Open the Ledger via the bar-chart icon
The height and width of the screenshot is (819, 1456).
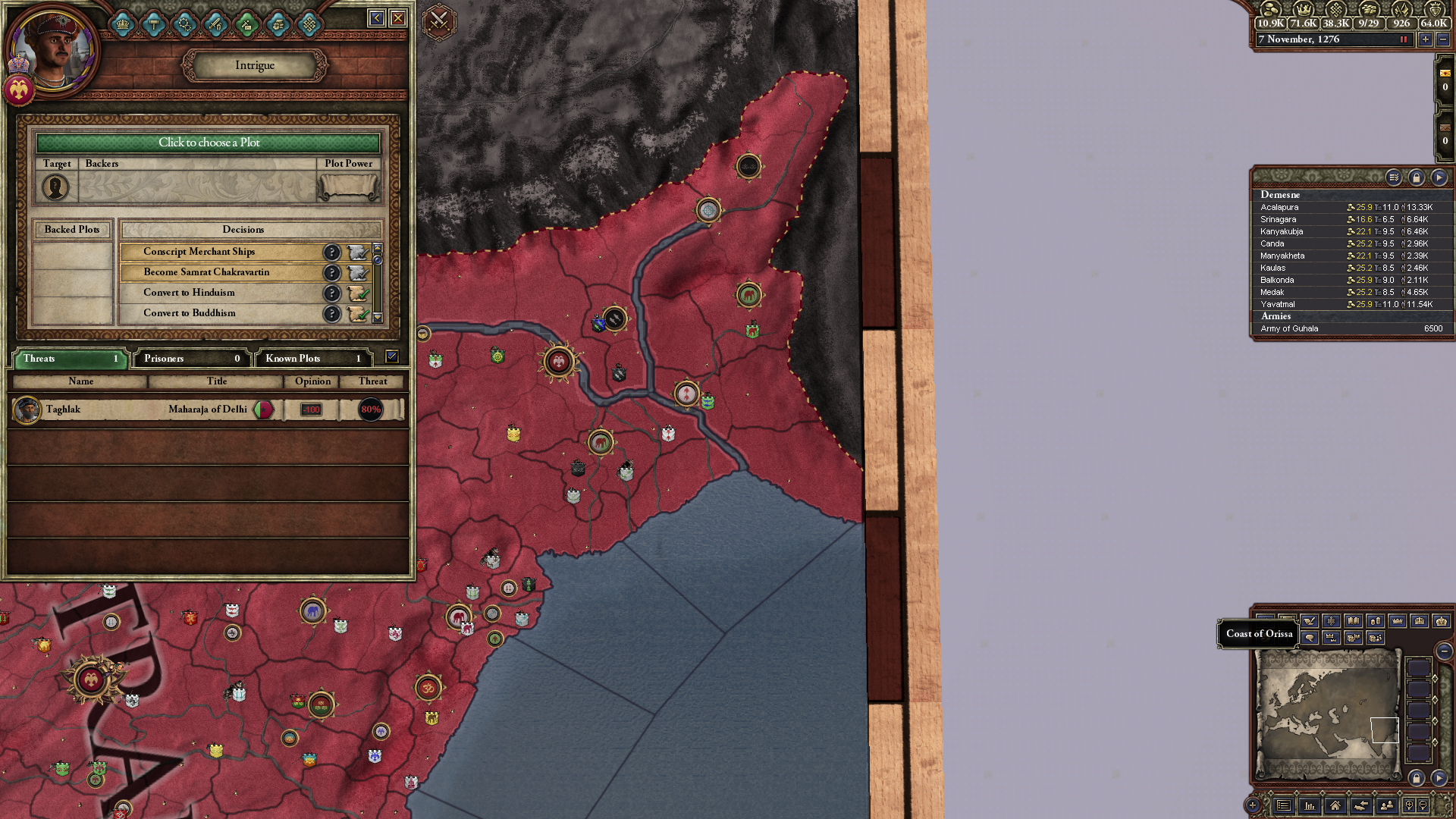(1310, 806)
